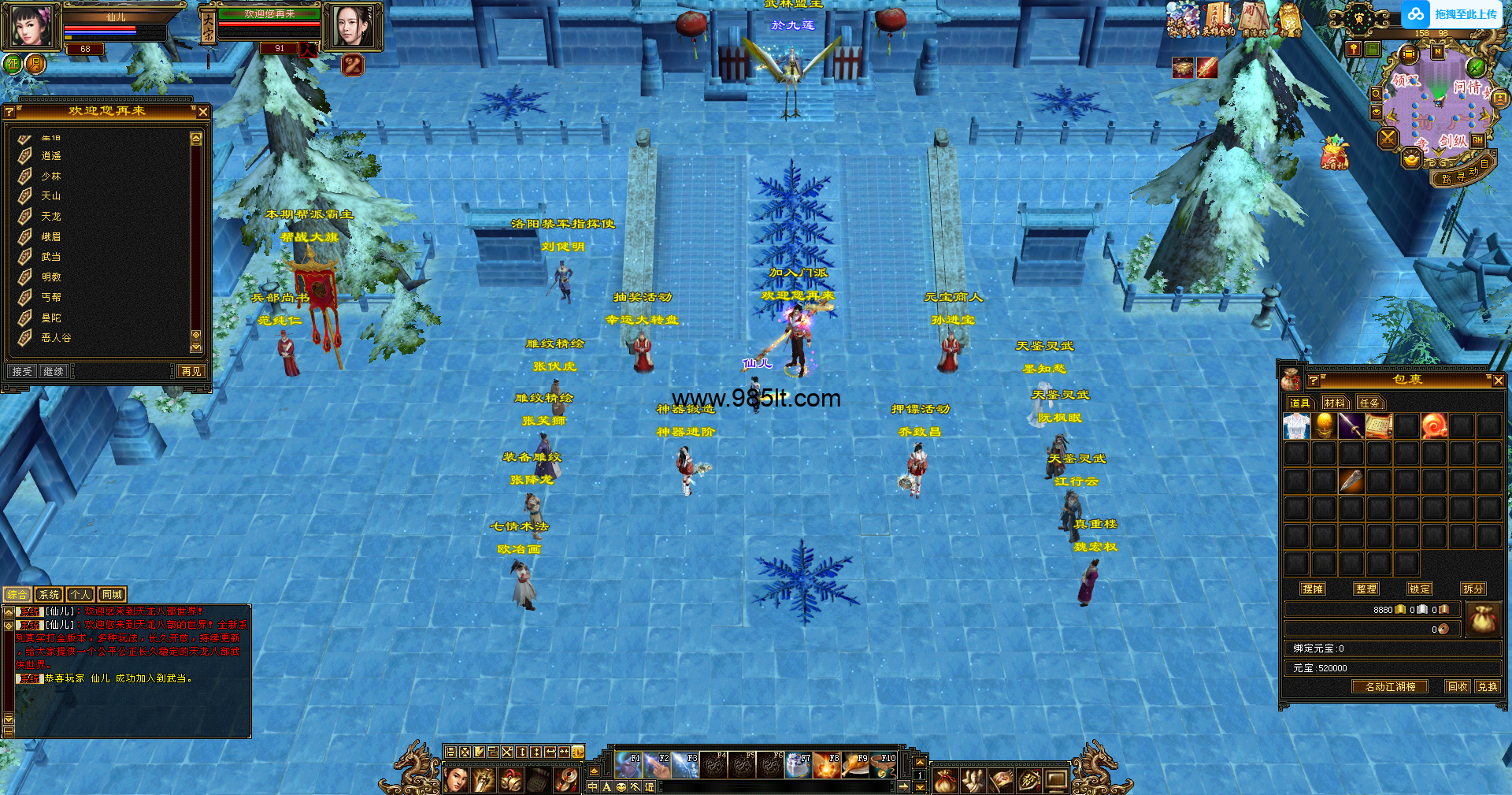Screen dimensions: 1512x795
Task: Open the character portrait menu icon
Action: (32, 24)
